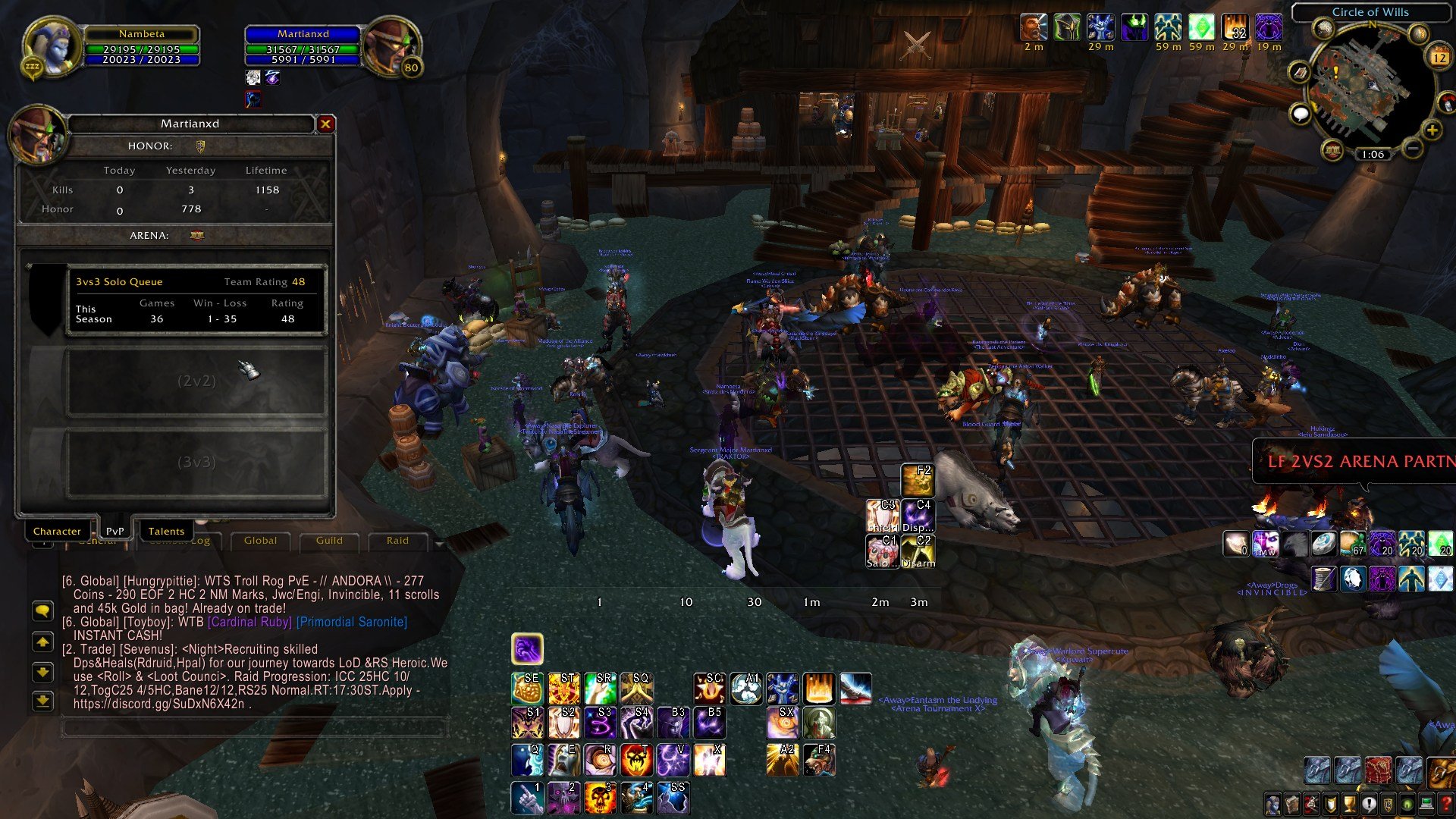This screenshot has height=819, width=1456.
Task: Click the Circle of Wills zone label
Action: coord(1370,12)
